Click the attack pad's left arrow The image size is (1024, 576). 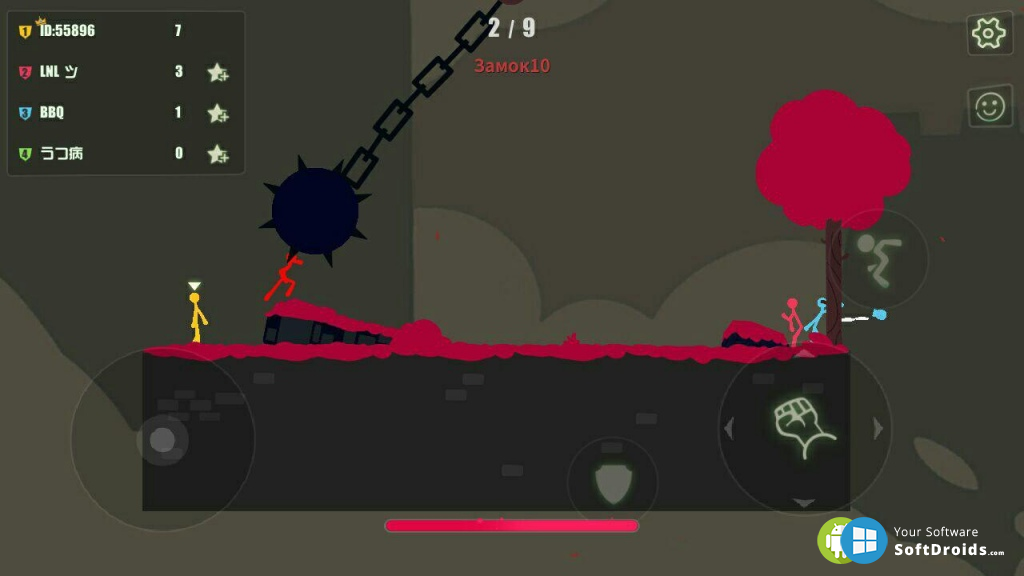click(728, 429)
